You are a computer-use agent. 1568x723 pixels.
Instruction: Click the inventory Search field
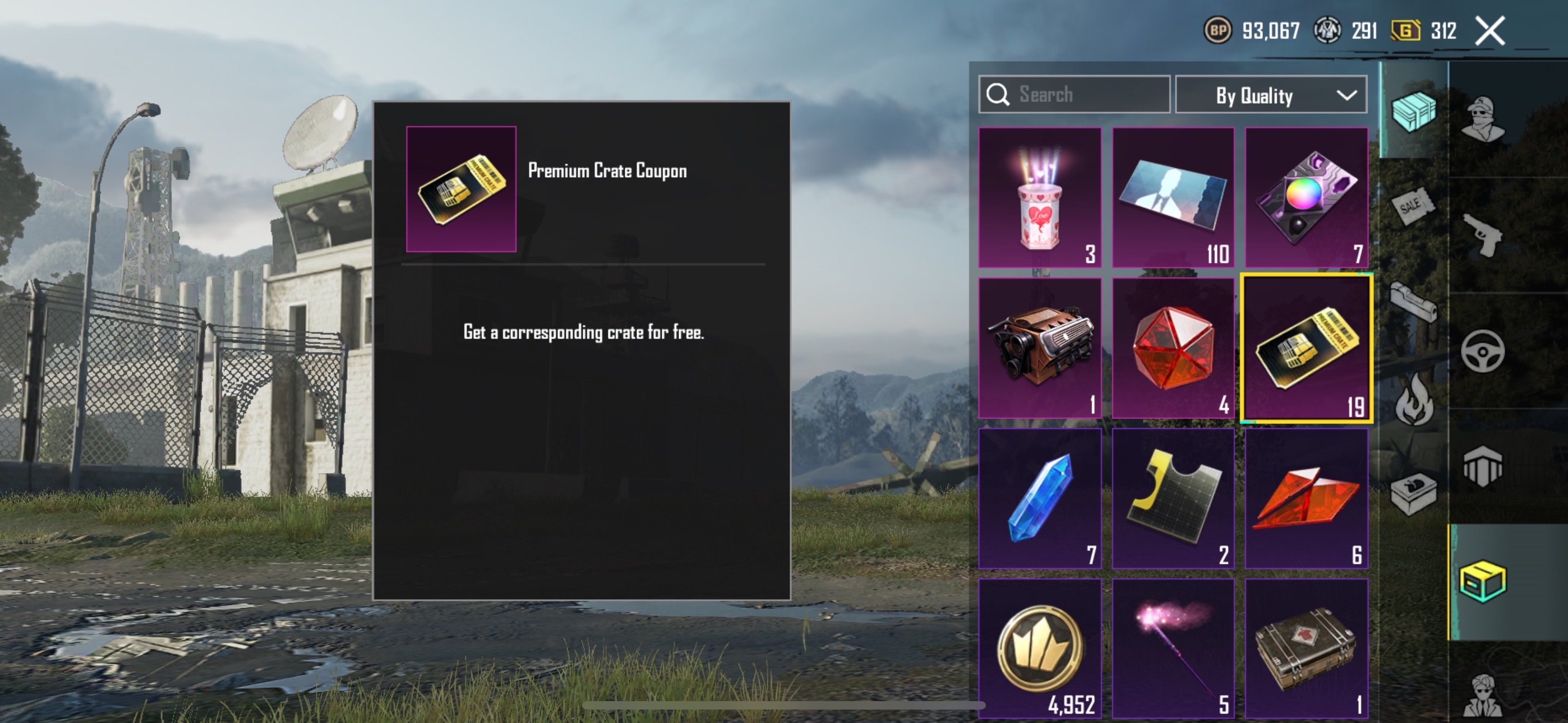(x=1074, y=94)
